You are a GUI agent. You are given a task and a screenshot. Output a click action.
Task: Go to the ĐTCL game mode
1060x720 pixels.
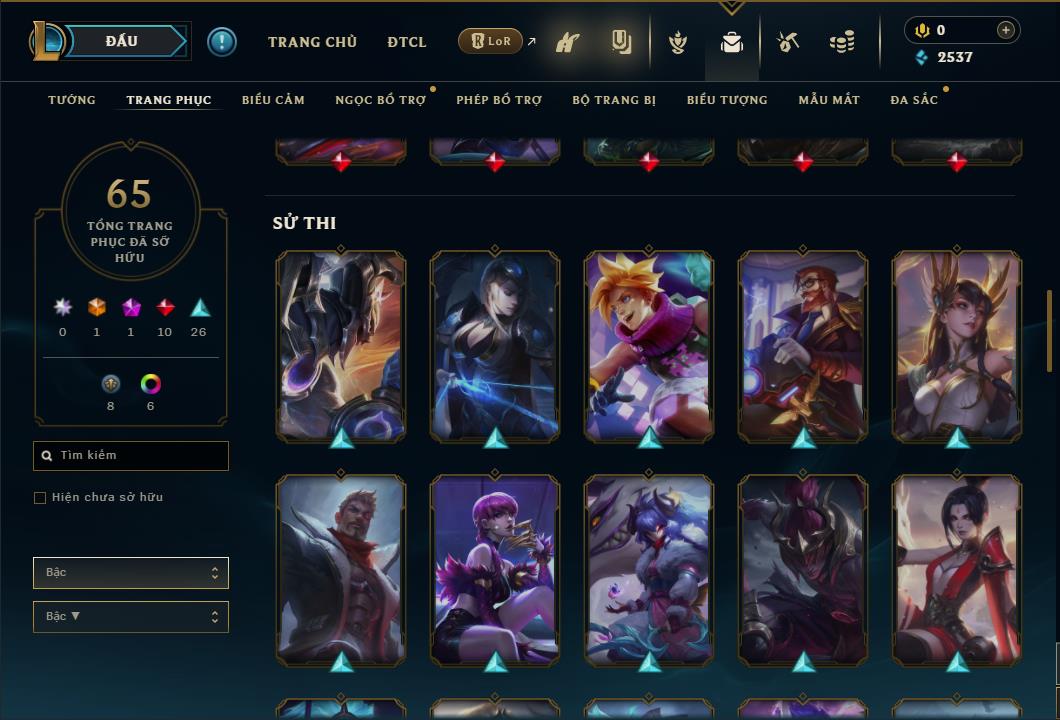point(407,42)
